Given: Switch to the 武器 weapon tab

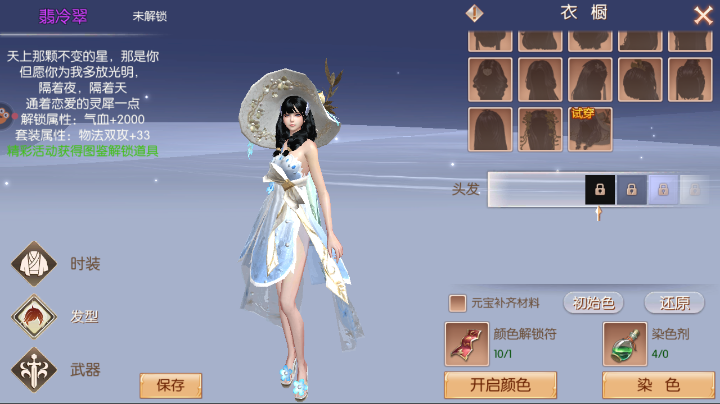Looking at the screenshot, I should pyautogui.click(x=36, y=369).
